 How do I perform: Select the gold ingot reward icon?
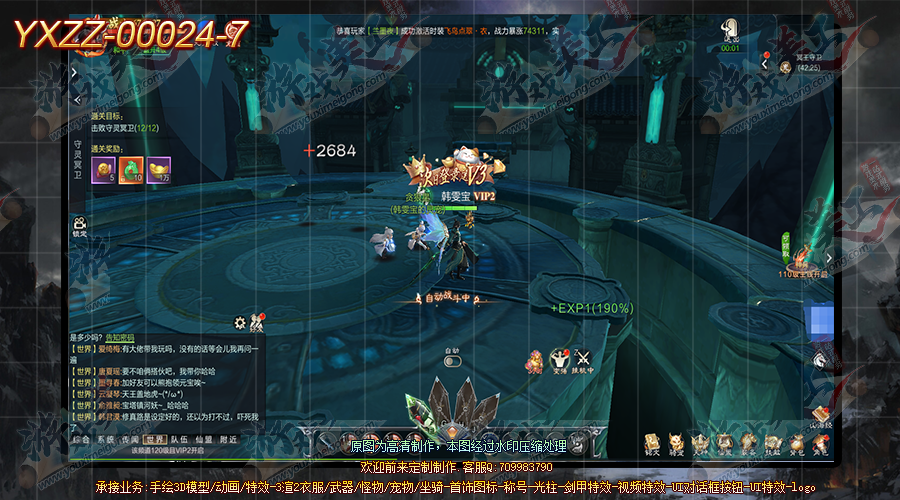(159, 171)
